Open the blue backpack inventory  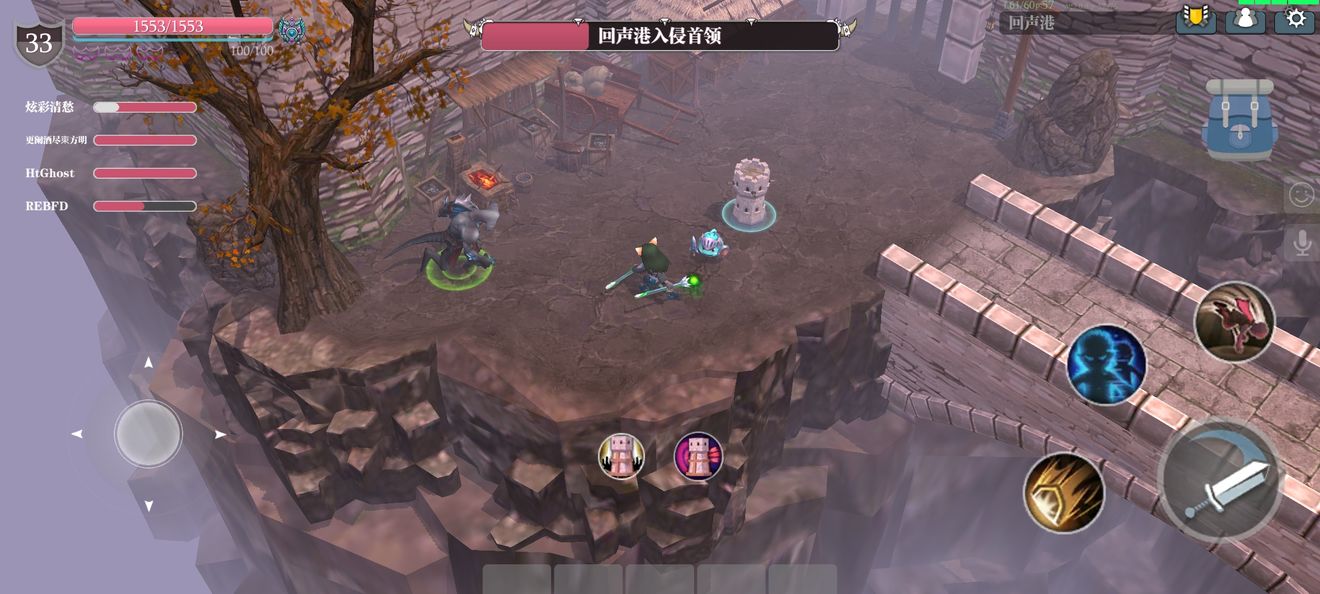1240,119
